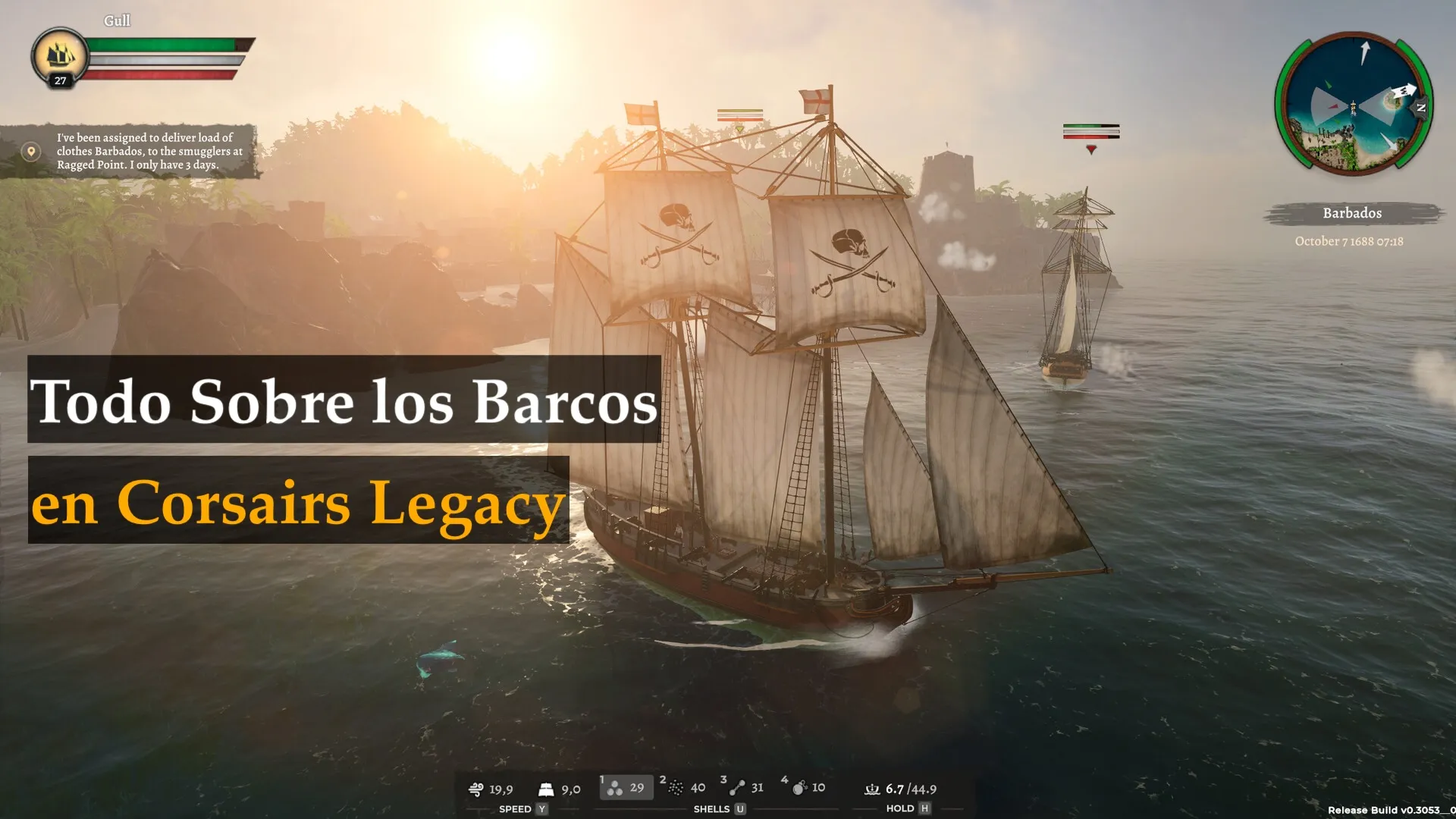Toggle hold view with HOLD H control
The height and width of the screenshot is (819, 1456).
point(907,809)
